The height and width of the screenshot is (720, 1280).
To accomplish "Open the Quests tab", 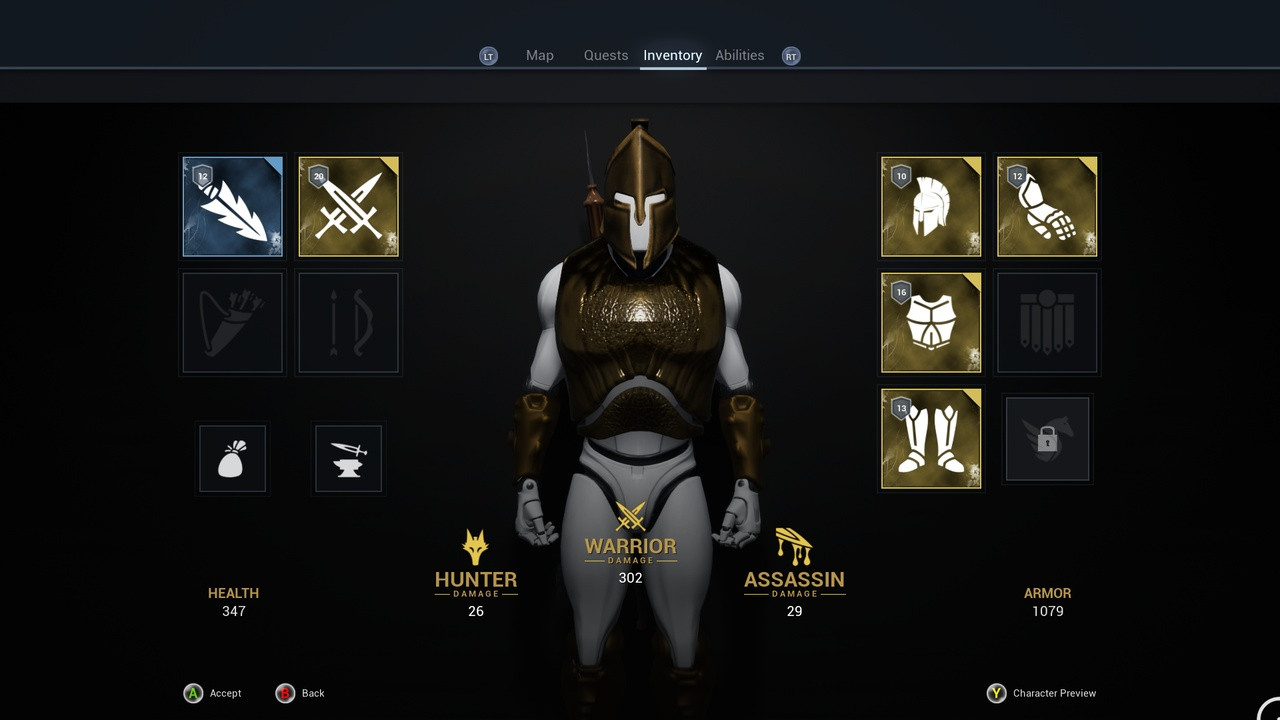I will 606,55.
